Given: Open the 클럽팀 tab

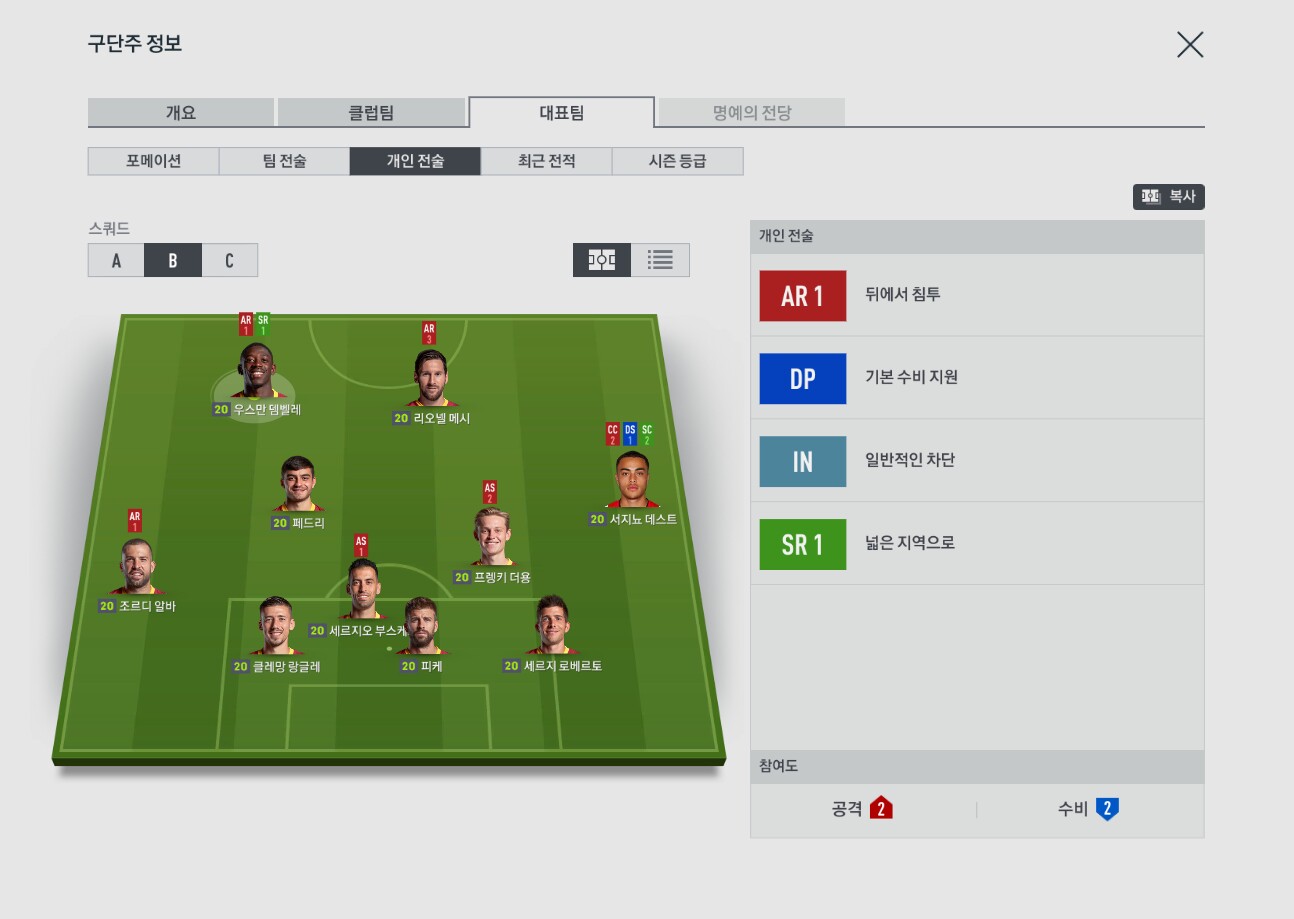Looking at the screenshot, I should coord(370,112).
